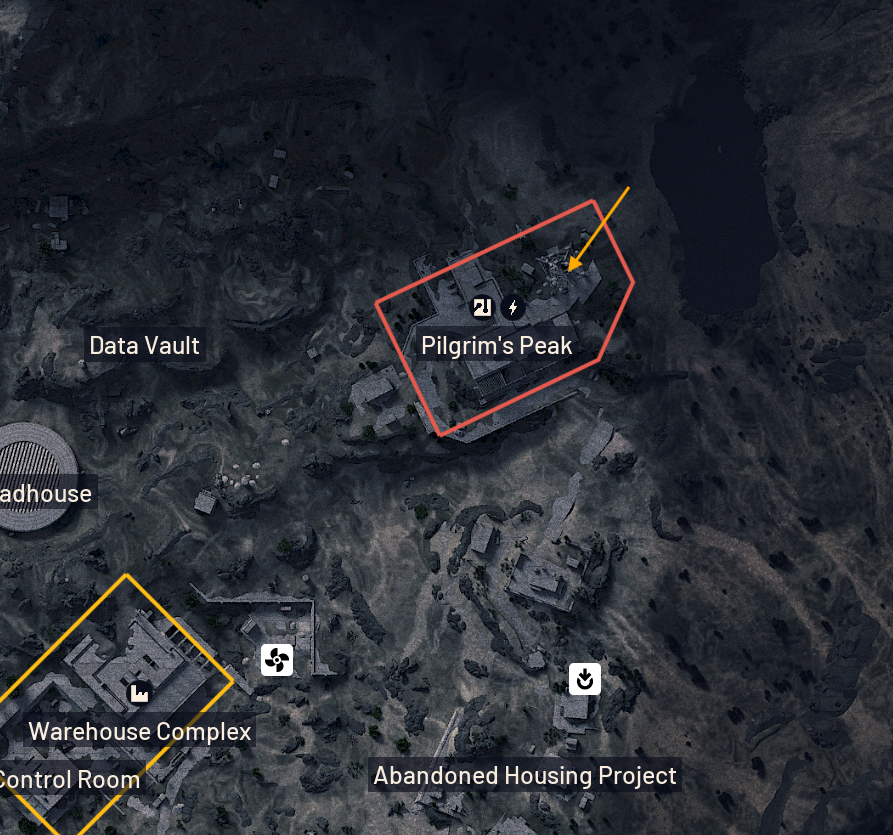
Task: Select the Pilgrim's Peak map label
Action: tap(496, 346)
